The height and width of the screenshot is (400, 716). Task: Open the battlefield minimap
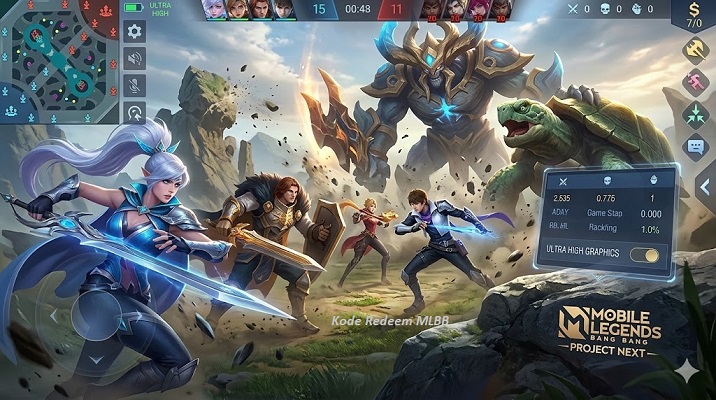click(60, 61)
